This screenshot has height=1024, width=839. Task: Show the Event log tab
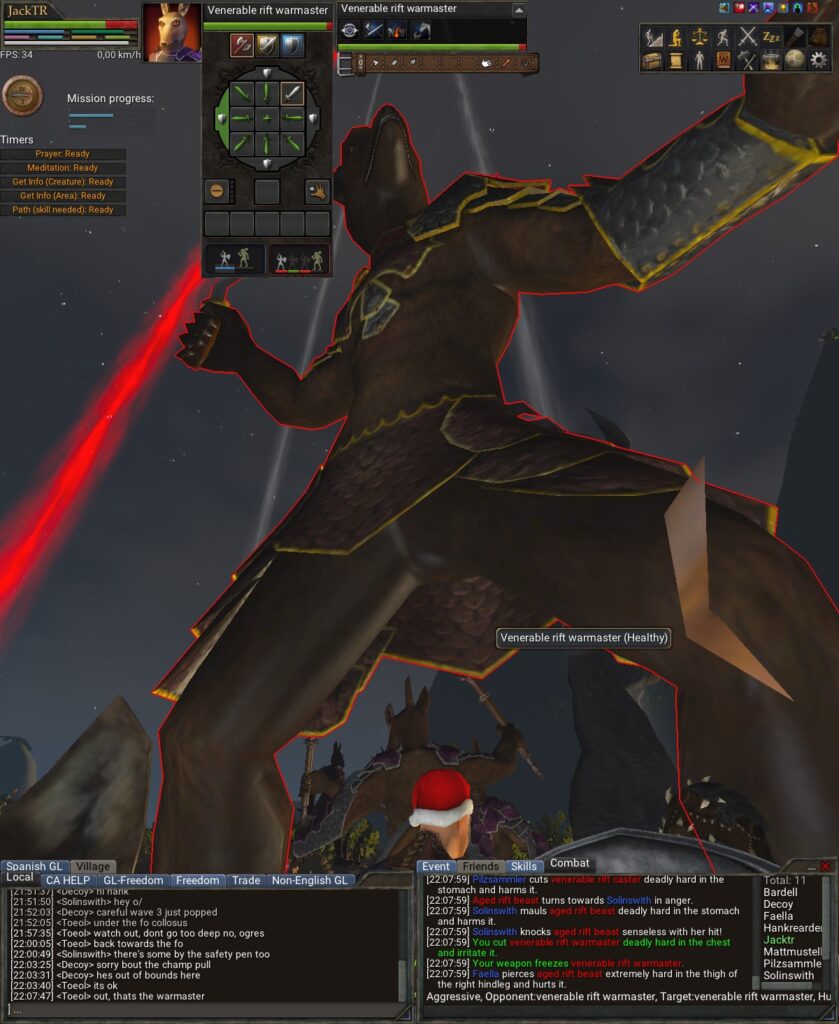click(436, 867)
